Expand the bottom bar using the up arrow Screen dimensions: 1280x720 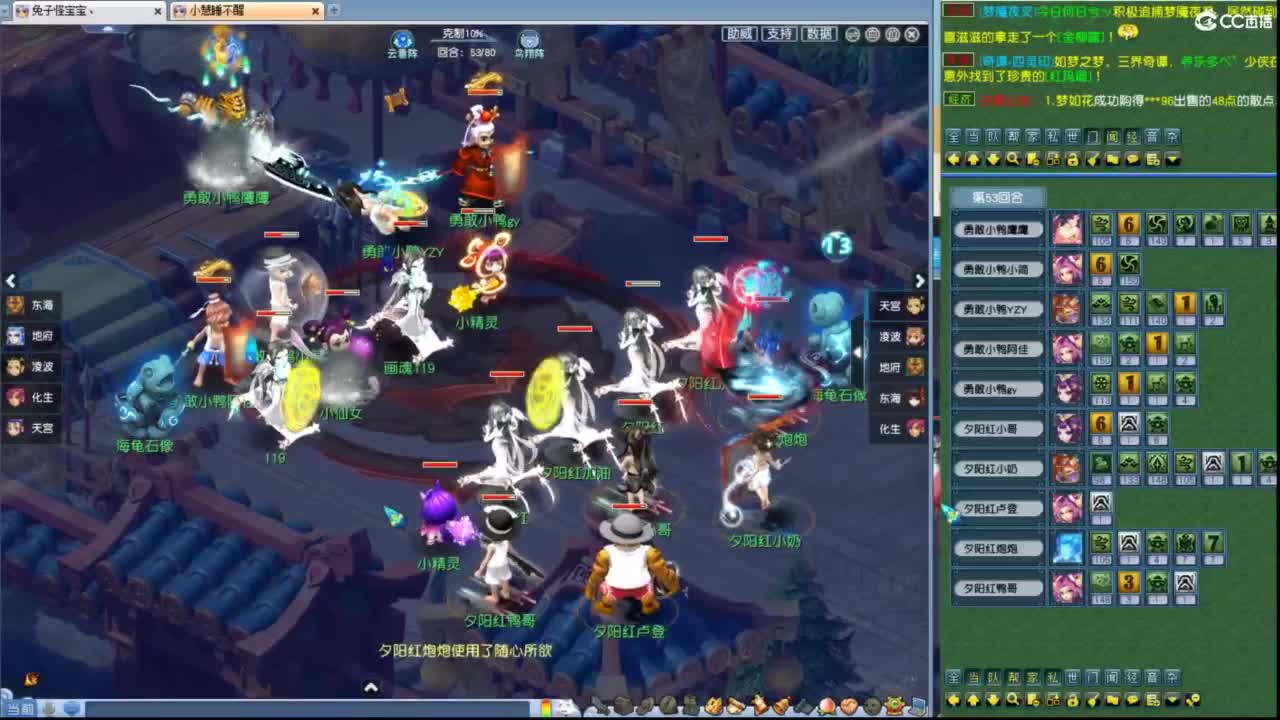tap(370, 688)
